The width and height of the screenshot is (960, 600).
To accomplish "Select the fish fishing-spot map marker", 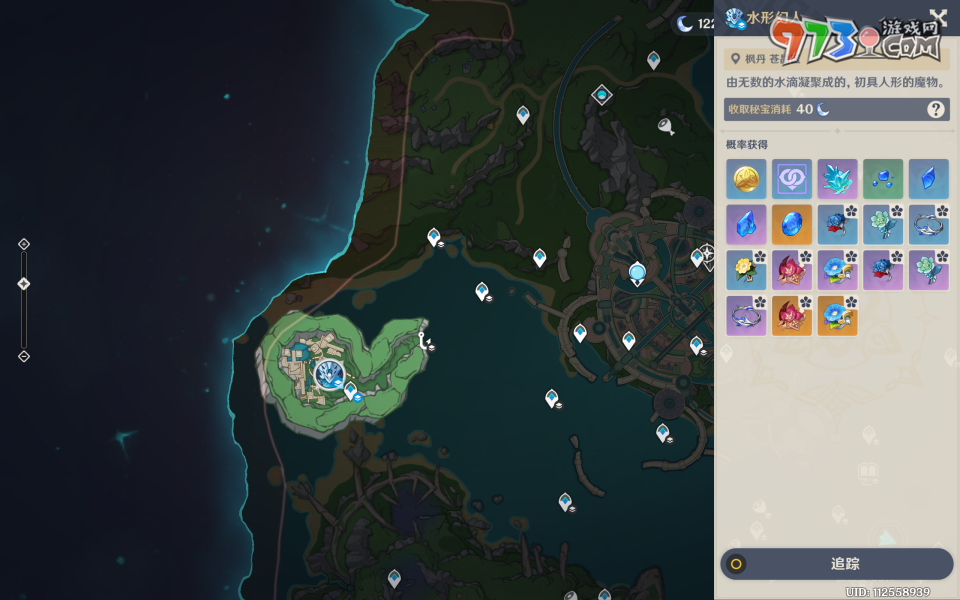I will click(665, 125).
